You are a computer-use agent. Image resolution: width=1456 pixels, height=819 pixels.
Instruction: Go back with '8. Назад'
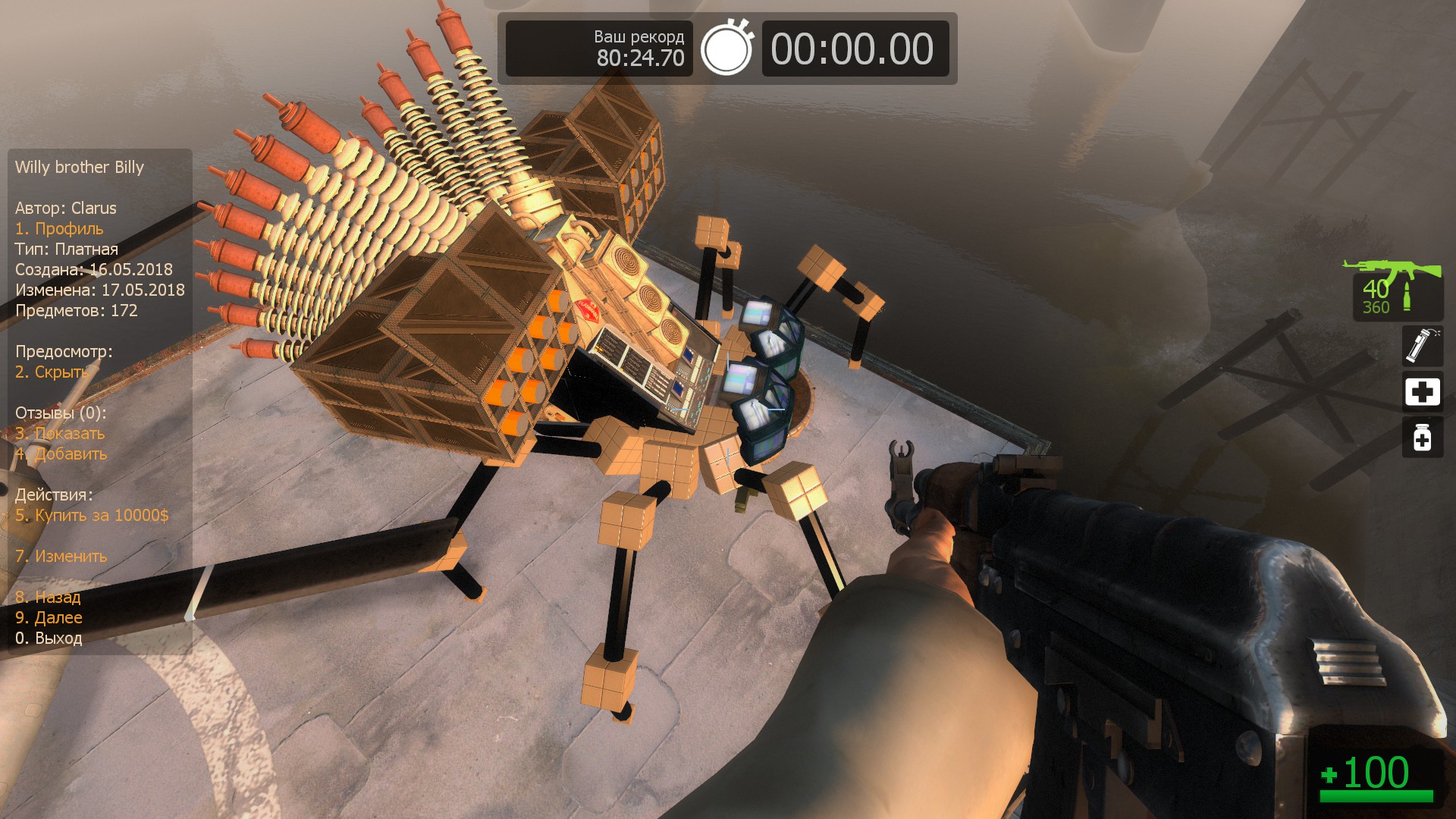[x=48, y=598]
